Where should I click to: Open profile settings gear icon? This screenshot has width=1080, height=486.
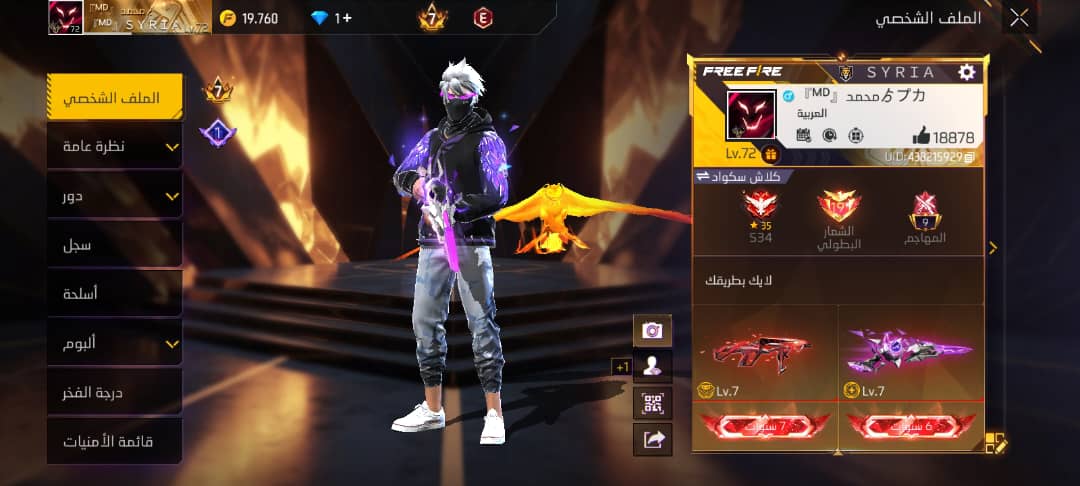(966, 72)
